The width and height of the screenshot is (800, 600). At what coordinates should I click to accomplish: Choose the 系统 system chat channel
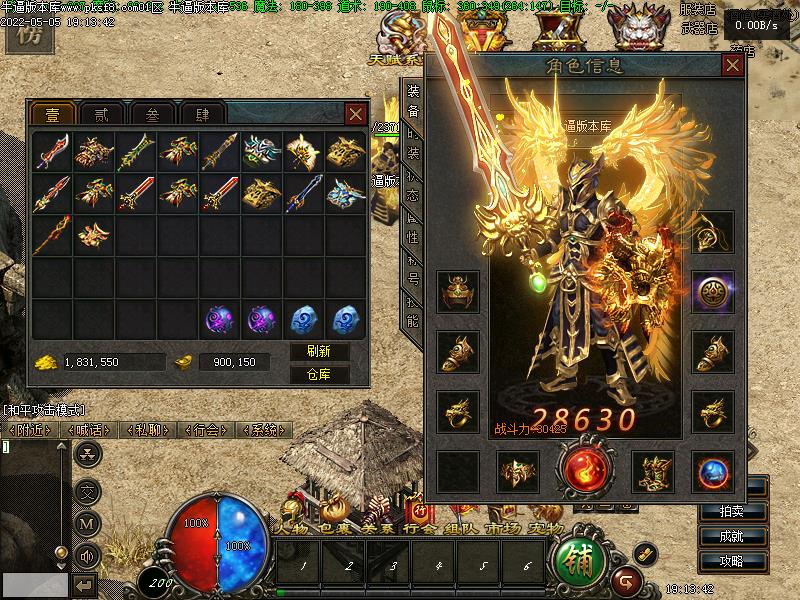pyautogui.click(x=264, y=430)
